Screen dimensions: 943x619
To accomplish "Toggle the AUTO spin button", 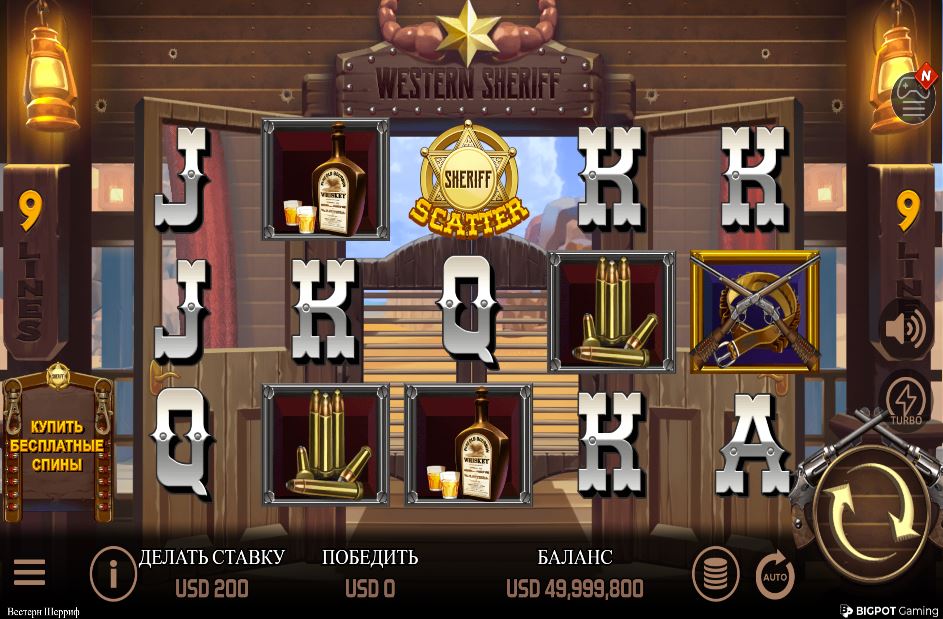I will (x=775, y=575).
